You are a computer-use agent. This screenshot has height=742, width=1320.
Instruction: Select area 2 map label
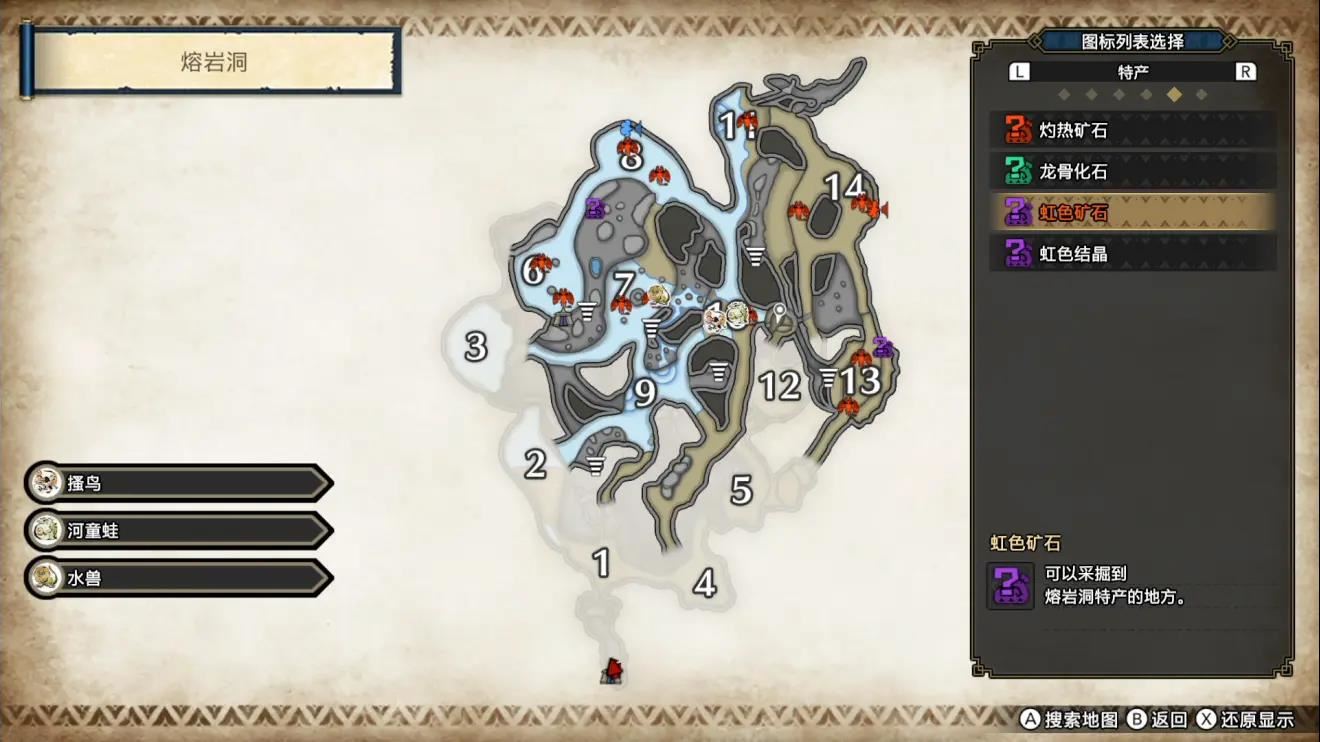coord(536,464)
